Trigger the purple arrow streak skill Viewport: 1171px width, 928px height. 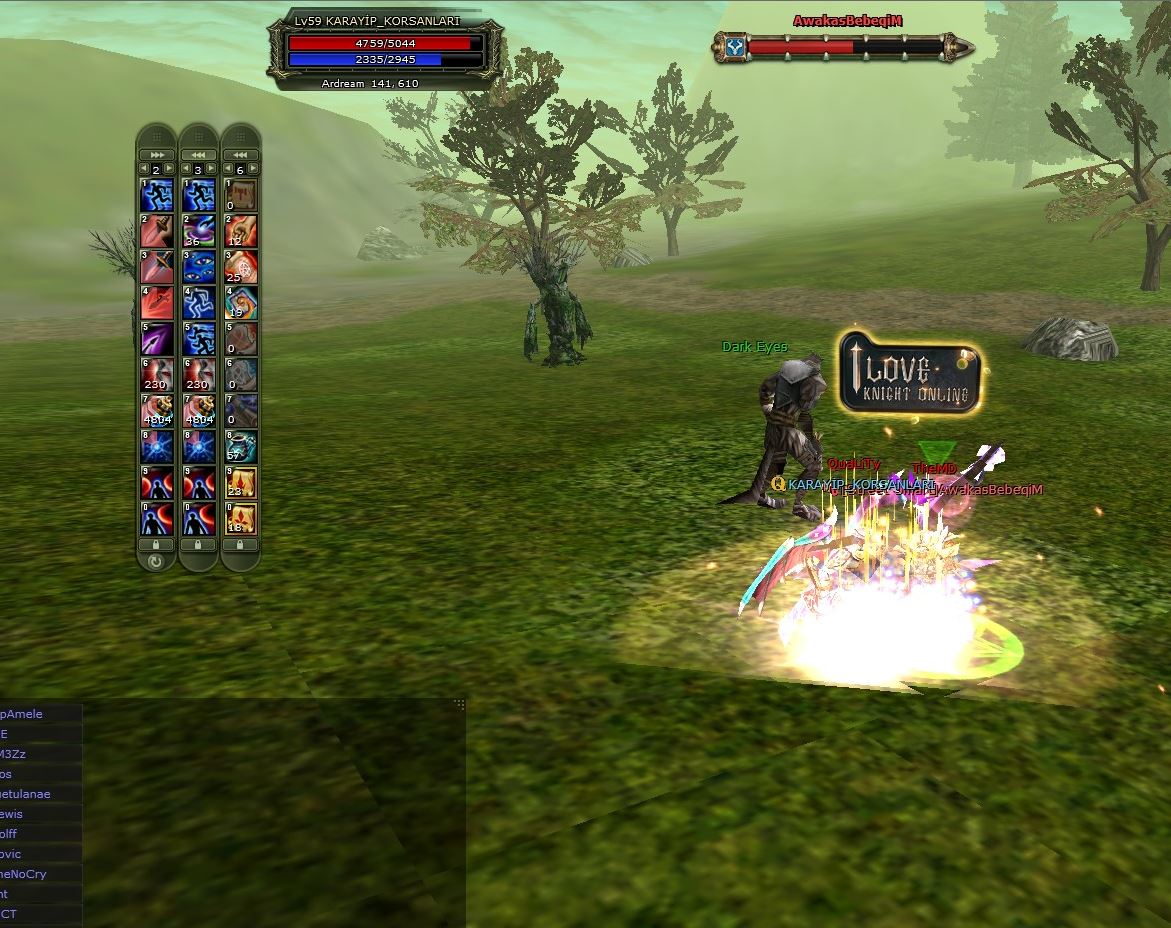pyautogui.click(x=156, y=338)
